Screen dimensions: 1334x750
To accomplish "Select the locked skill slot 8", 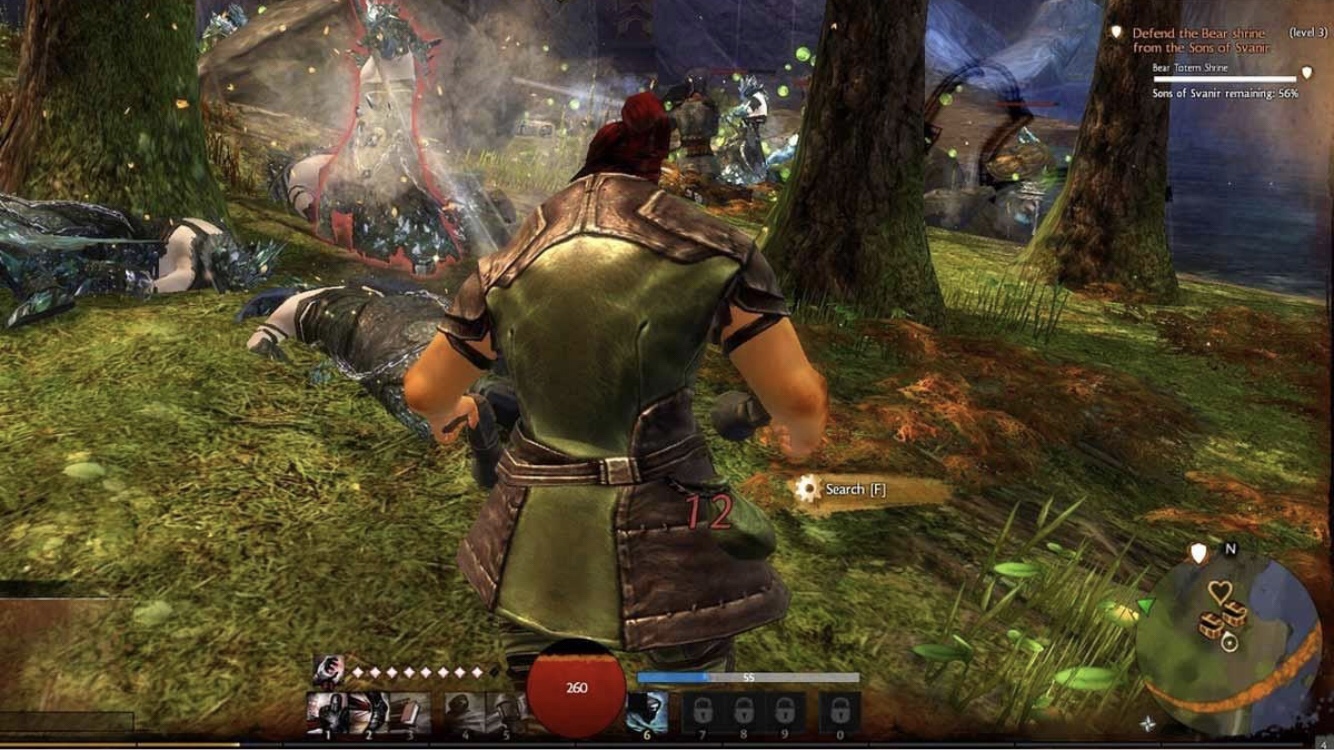I will [742, 713].
